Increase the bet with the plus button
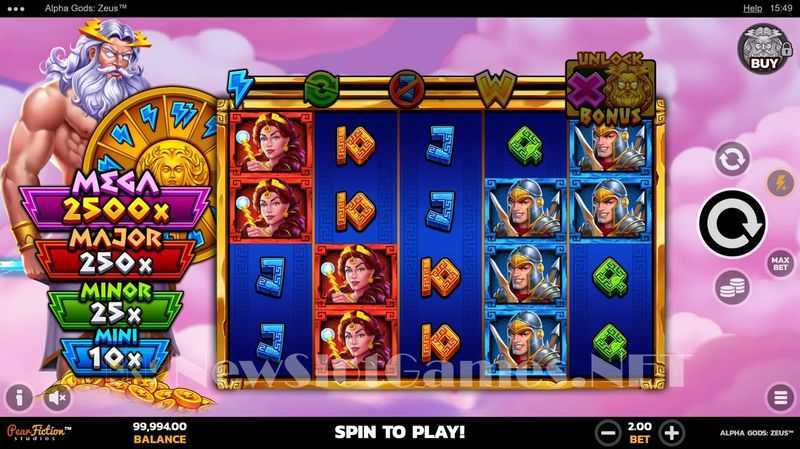 672,433
